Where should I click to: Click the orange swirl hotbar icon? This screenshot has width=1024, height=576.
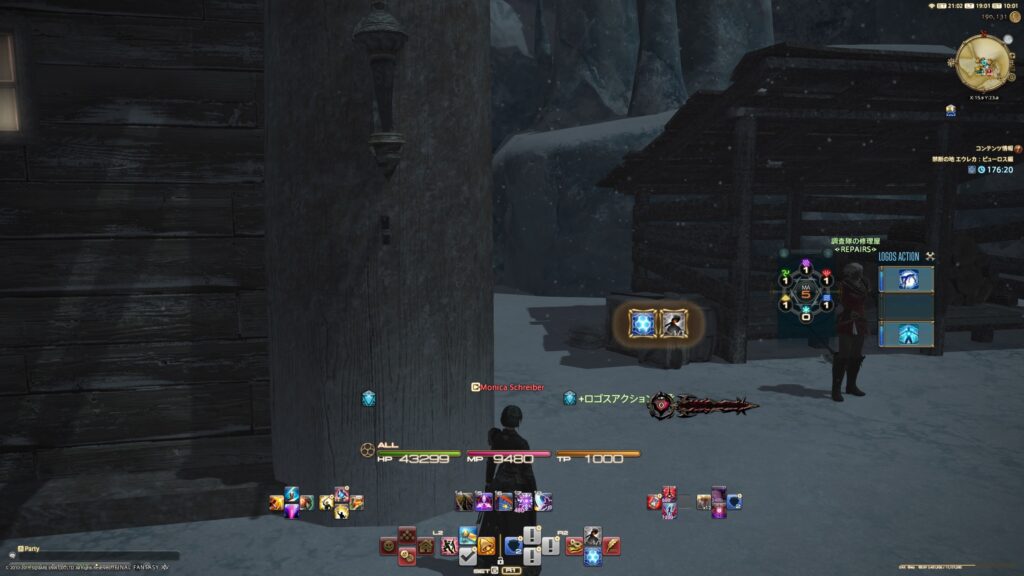(486, 546)
